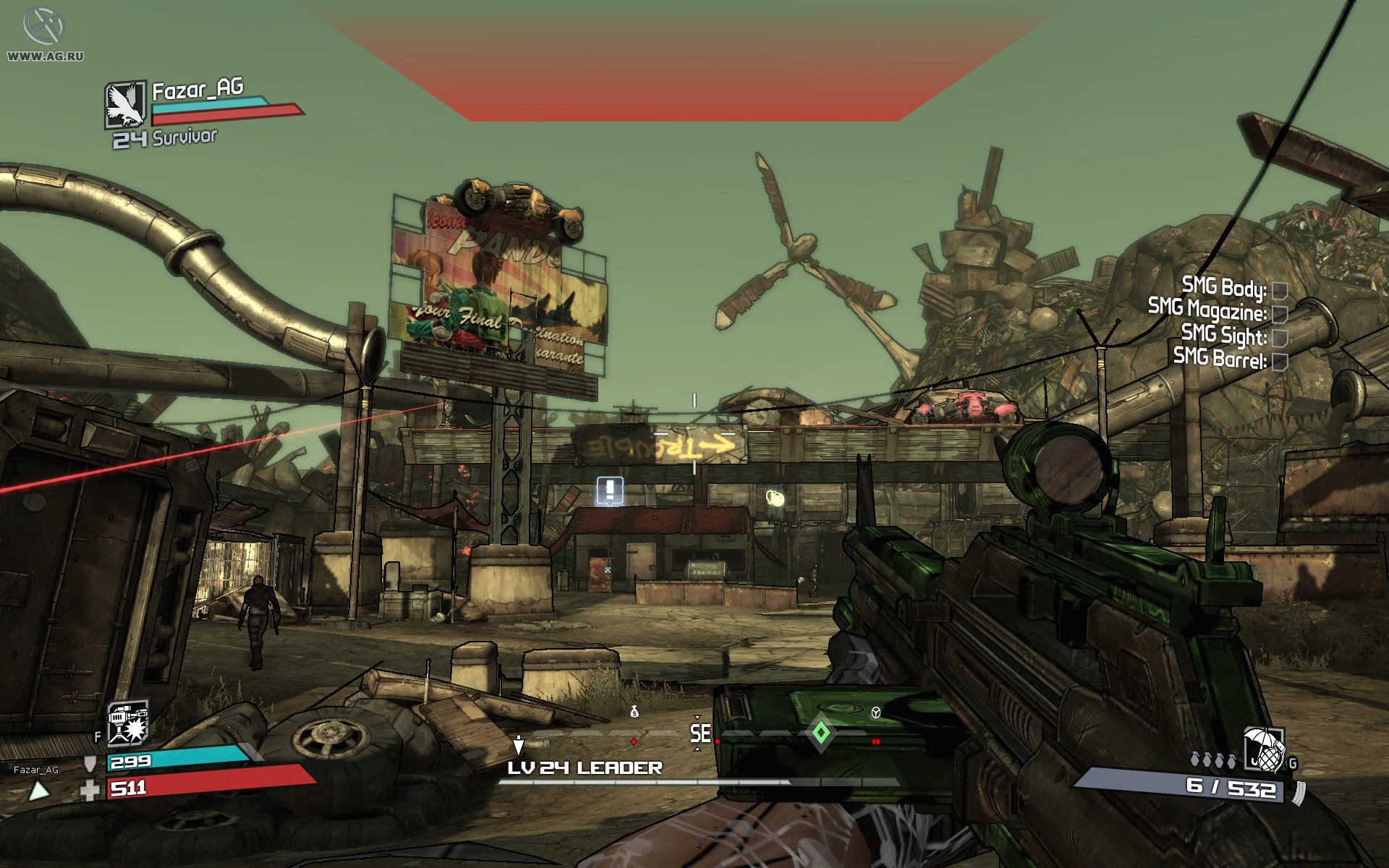Image resolution: width=1389 pixels, height=868 pixels.
Task: Click the money bag marker on the compass
Action: coord(634,712)
